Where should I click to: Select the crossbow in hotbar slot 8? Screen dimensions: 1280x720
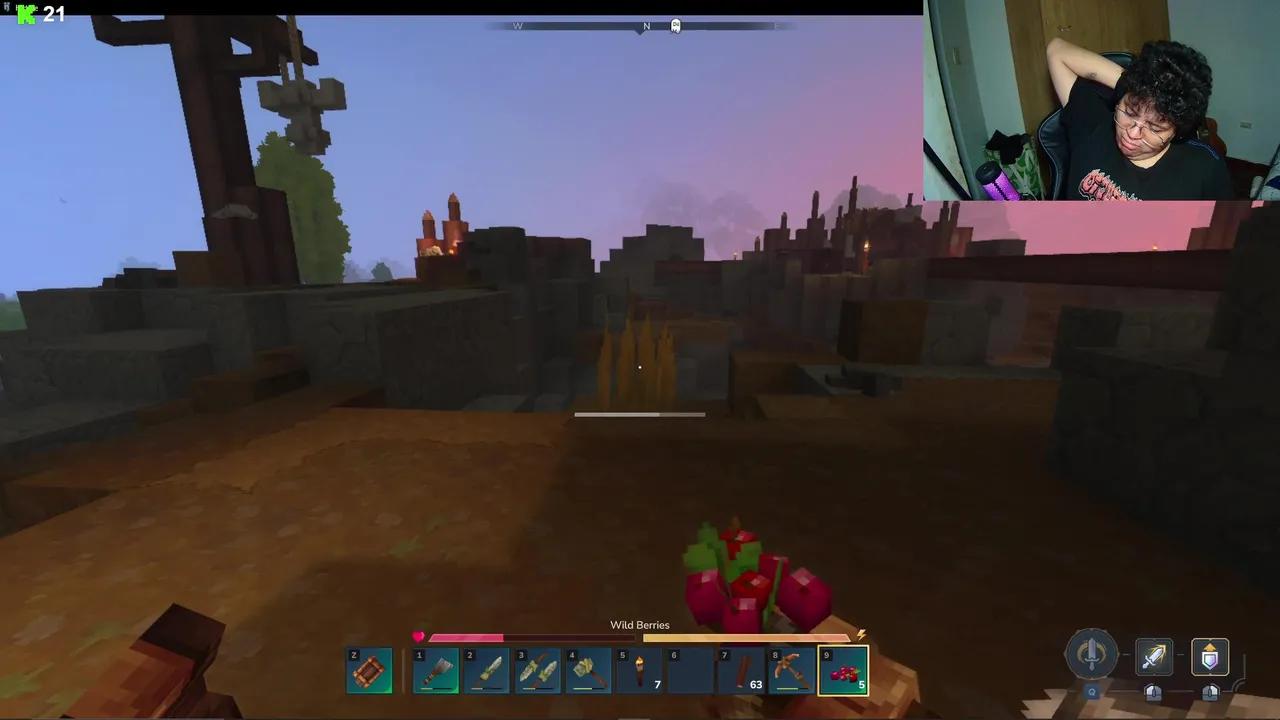pos(792,668)
